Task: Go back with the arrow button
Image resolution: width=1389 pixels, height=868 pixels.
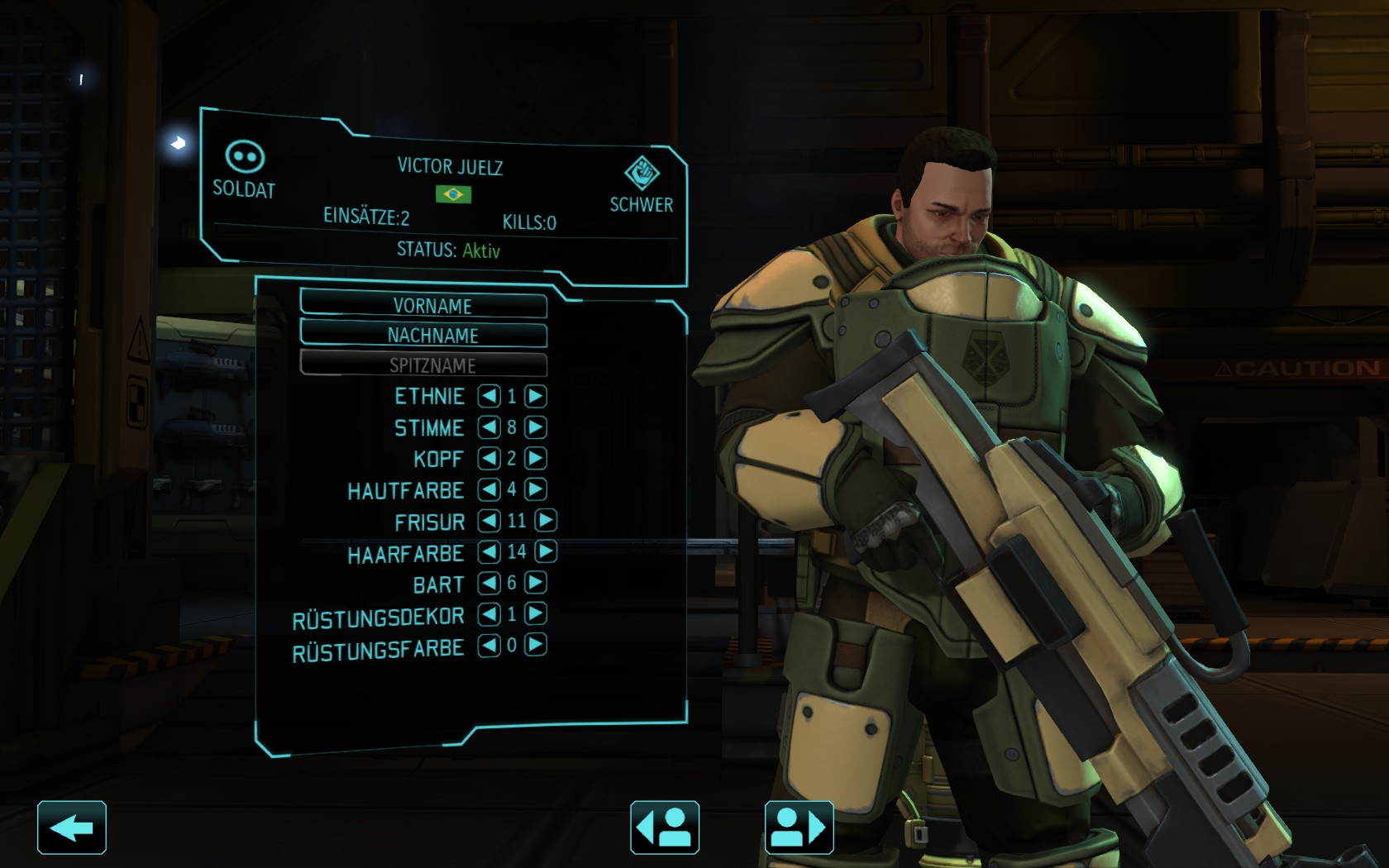Action: click(72, 827)
